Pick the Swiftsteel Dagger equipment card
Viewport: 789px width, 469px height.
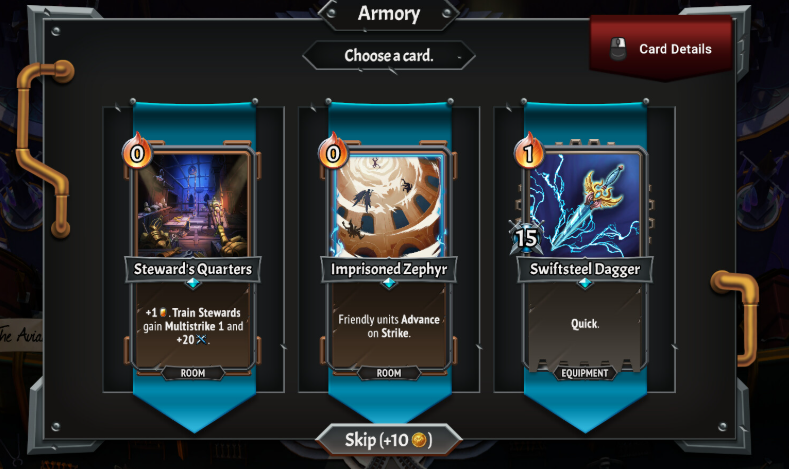pos(584,260)
